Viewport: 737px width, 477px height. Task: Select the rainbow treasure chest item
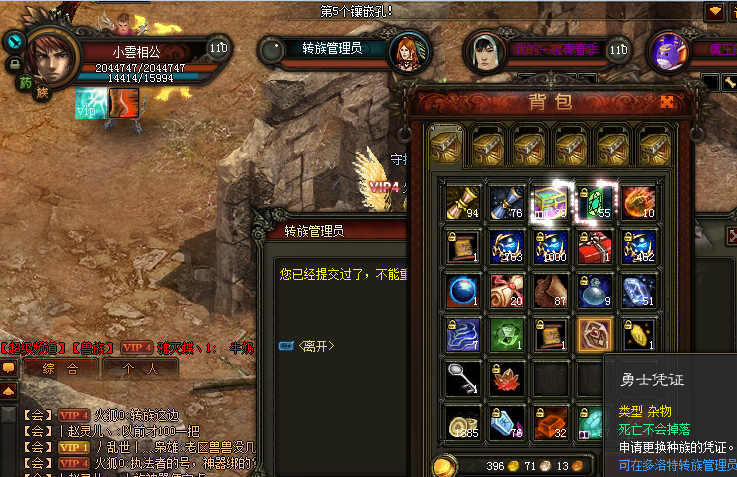tap(551, 201)
